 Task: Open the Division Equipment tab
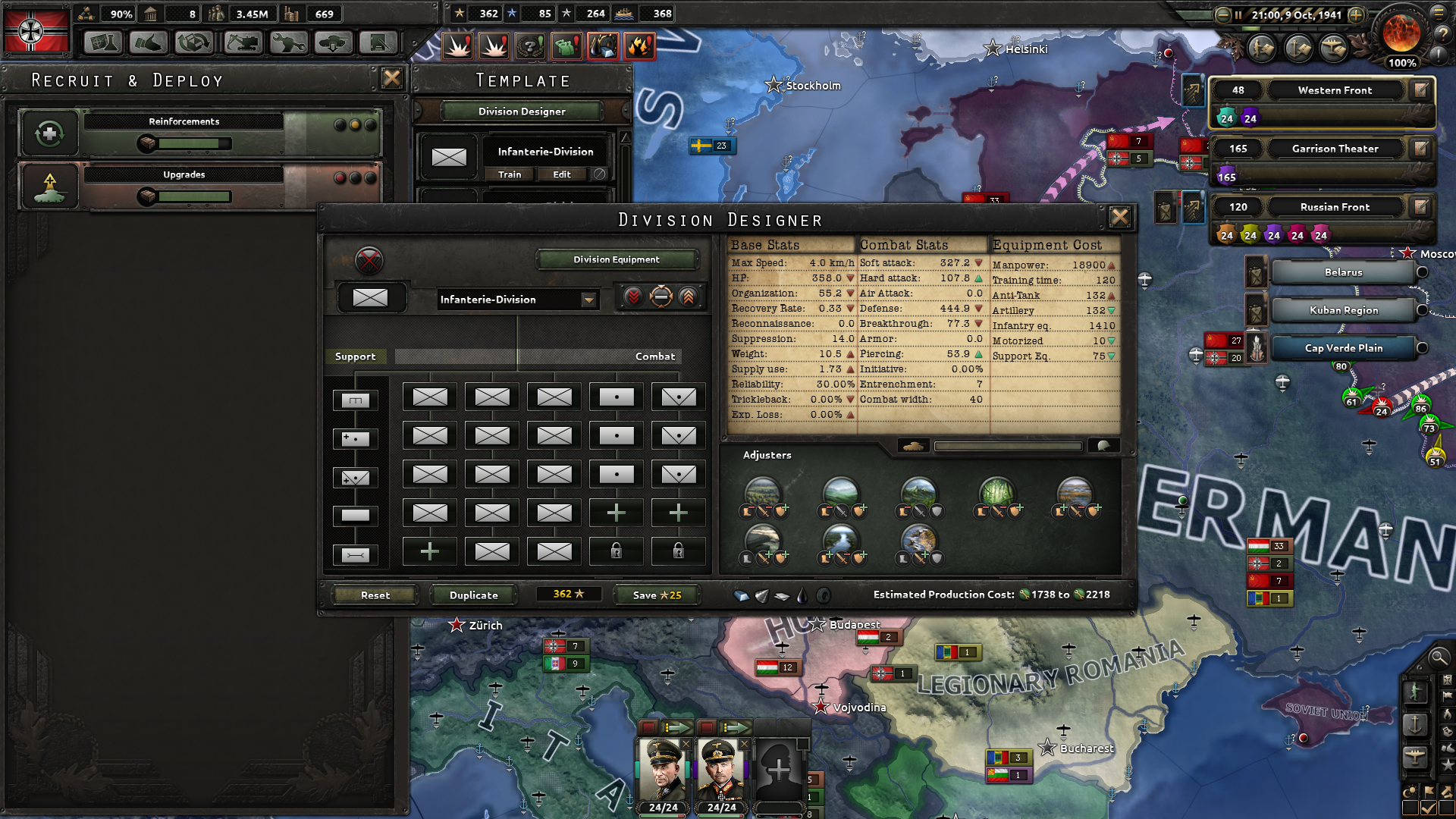pos(616,259)
